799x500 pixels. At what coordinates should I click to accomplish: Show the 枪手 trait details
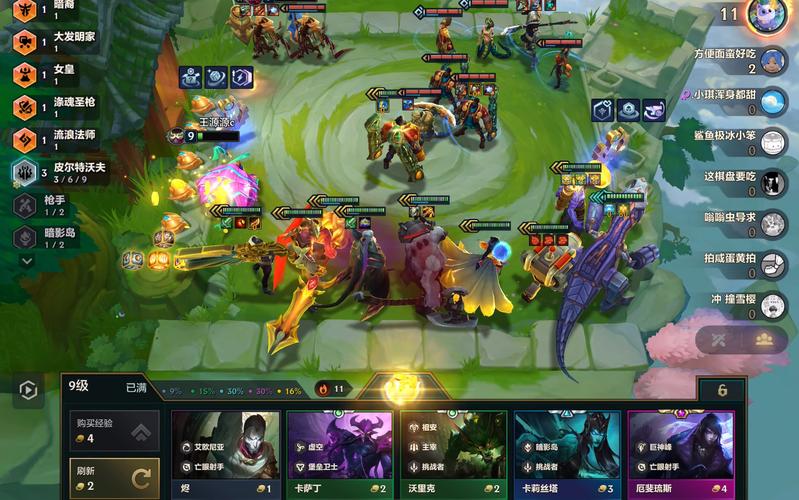(50, 205)
